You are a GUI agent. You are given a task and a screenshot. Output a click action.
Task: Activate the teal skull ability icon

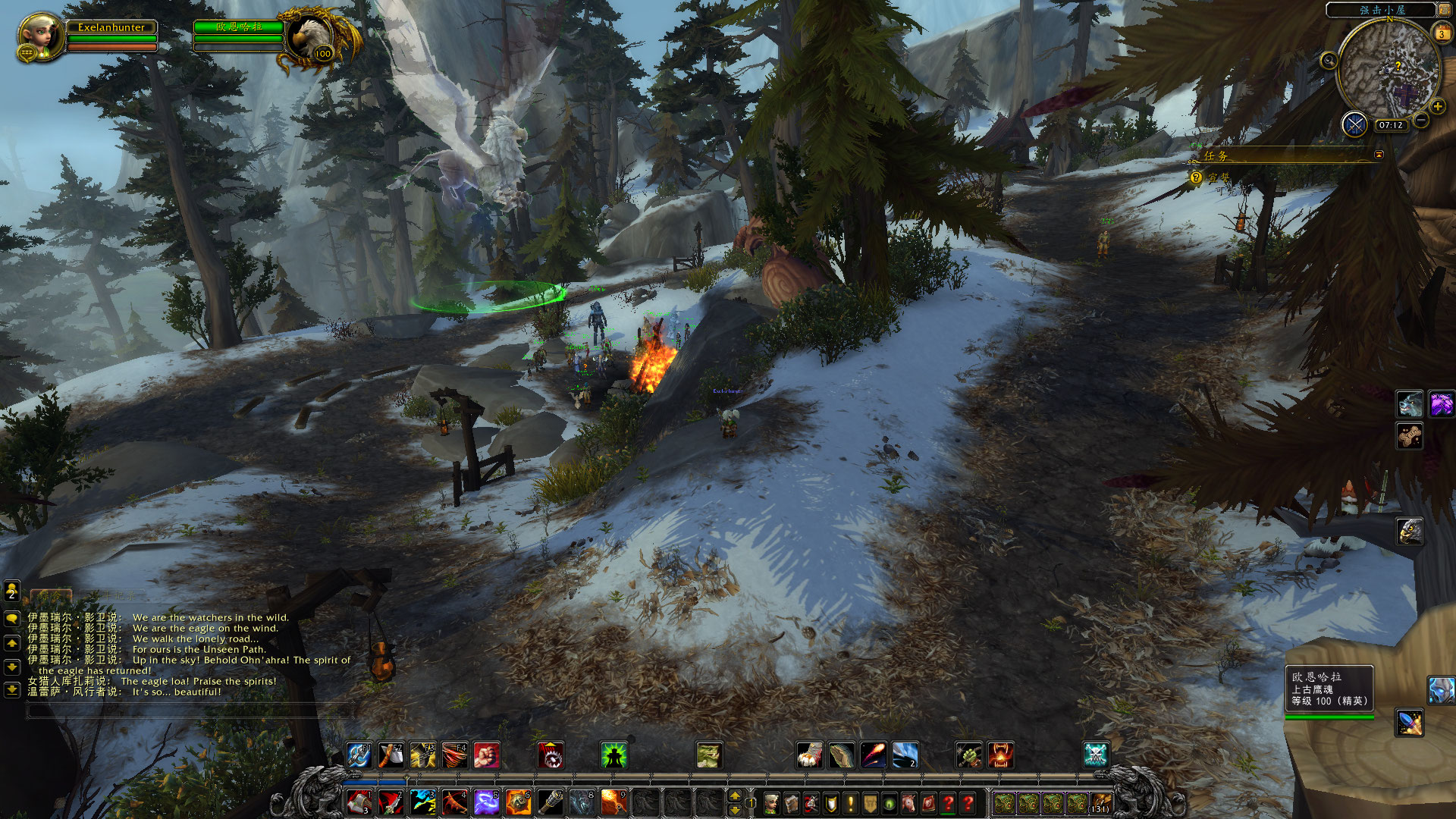coord(1095,755)
